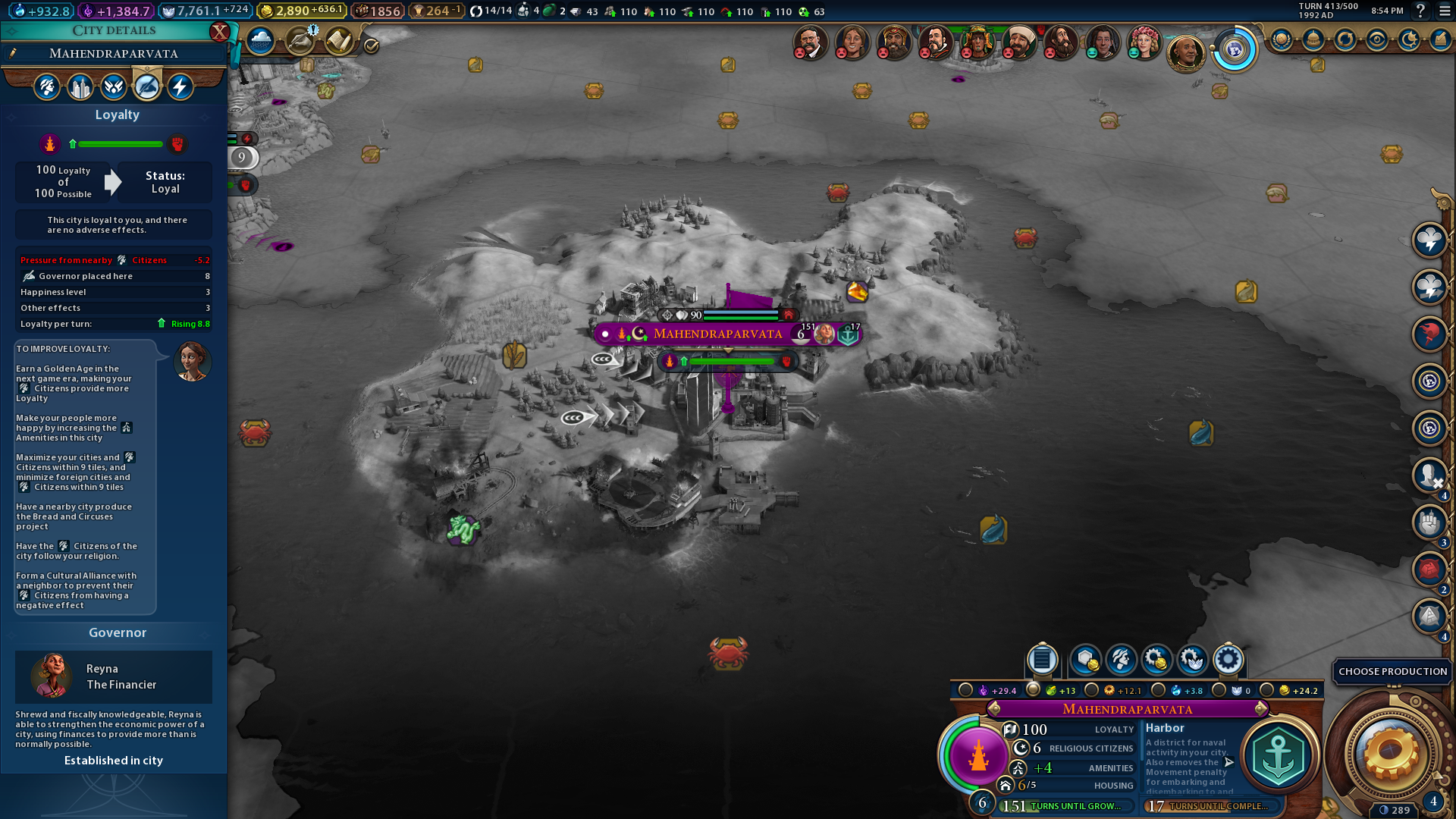Open the eye-shaped espionage report

click(x=1377, y=39)
